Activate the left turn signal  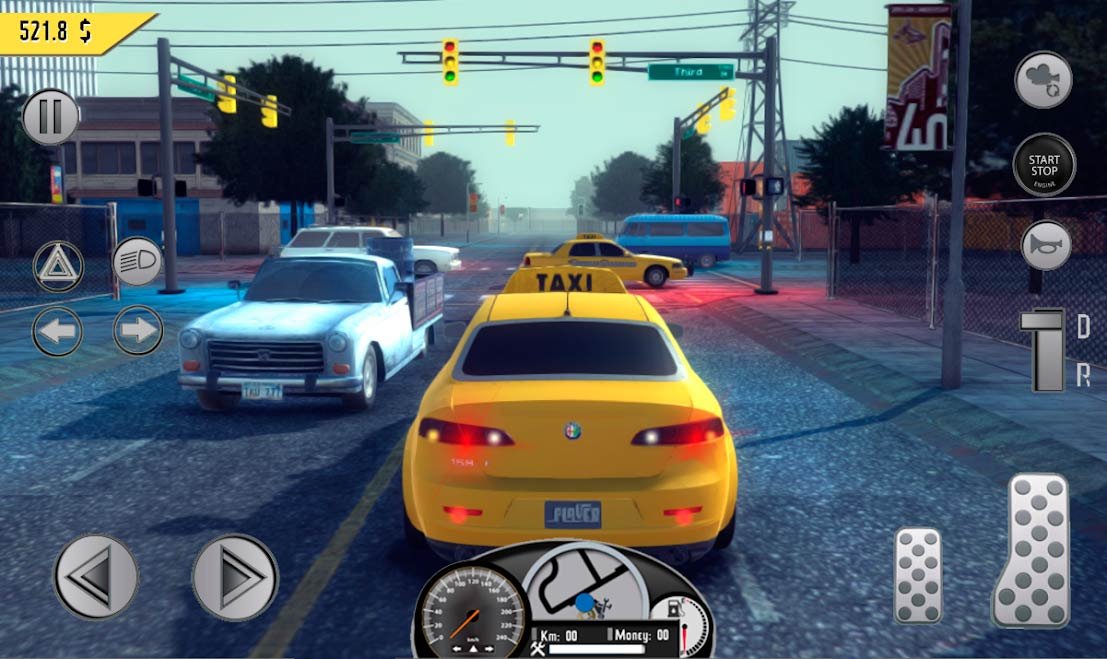[x=58, y=331]
